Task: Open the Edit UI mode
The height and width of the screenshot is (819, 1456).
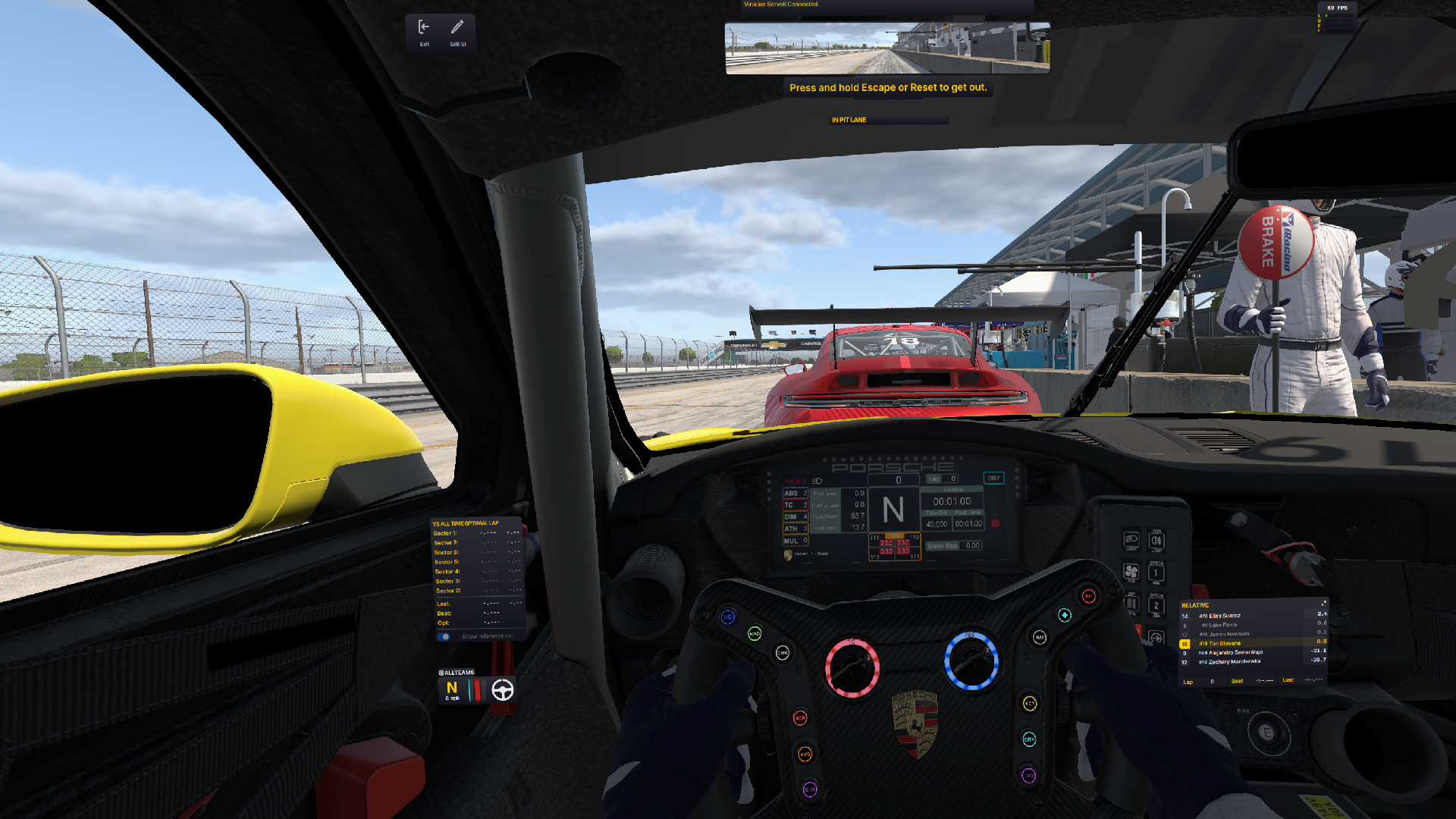Action: (457, 31)
